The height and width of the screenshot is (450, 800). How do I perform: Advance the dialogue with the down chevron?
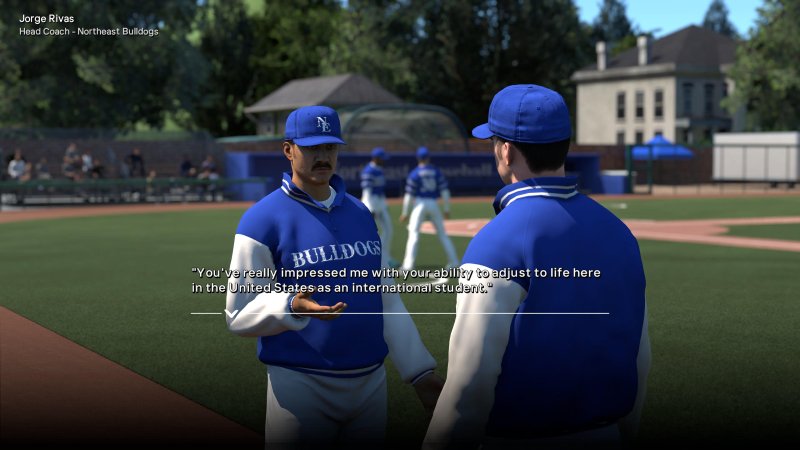231,314
